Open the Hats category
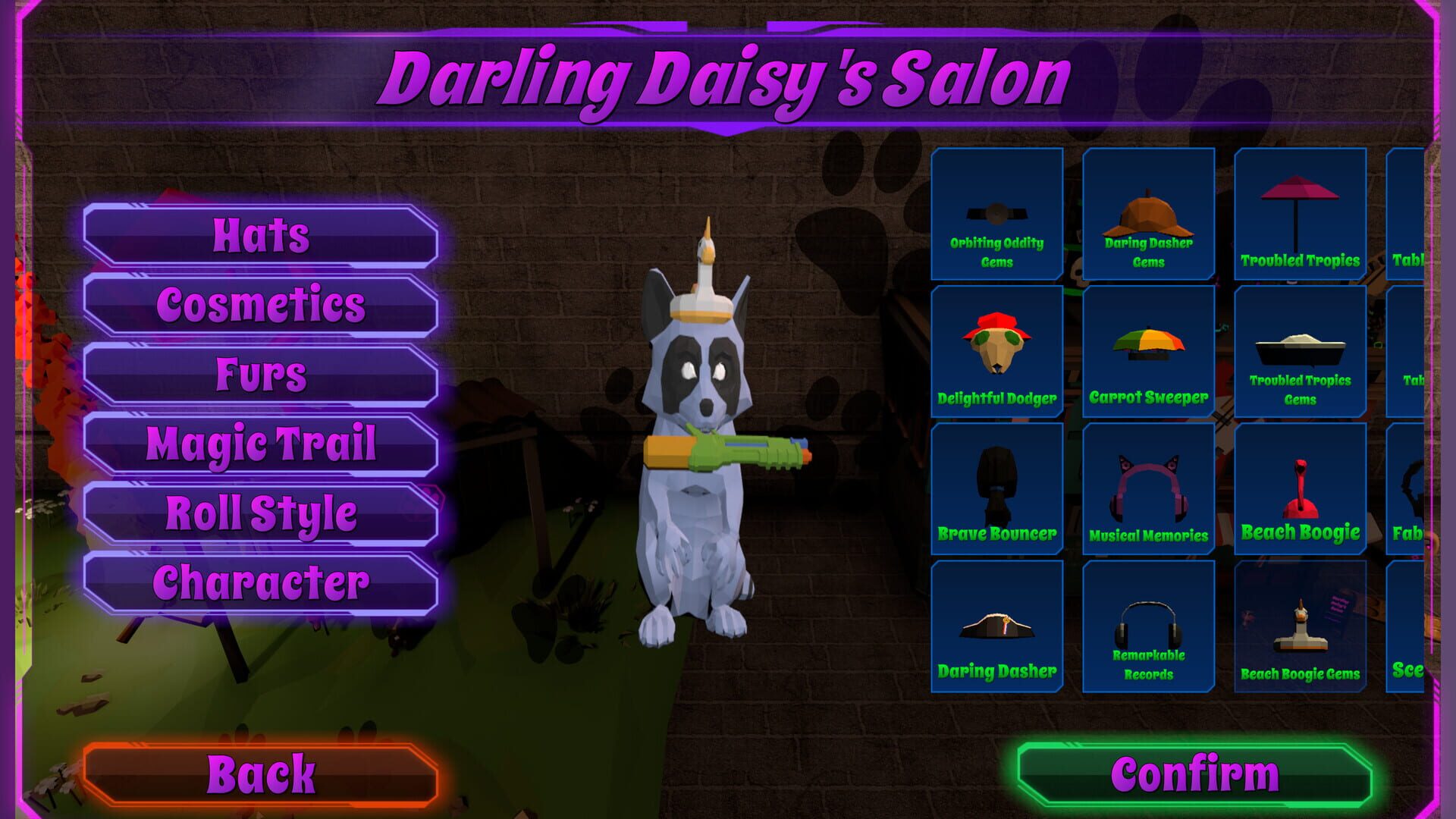The width and height of the screenshot is (1456, 819). coord(262,237)
